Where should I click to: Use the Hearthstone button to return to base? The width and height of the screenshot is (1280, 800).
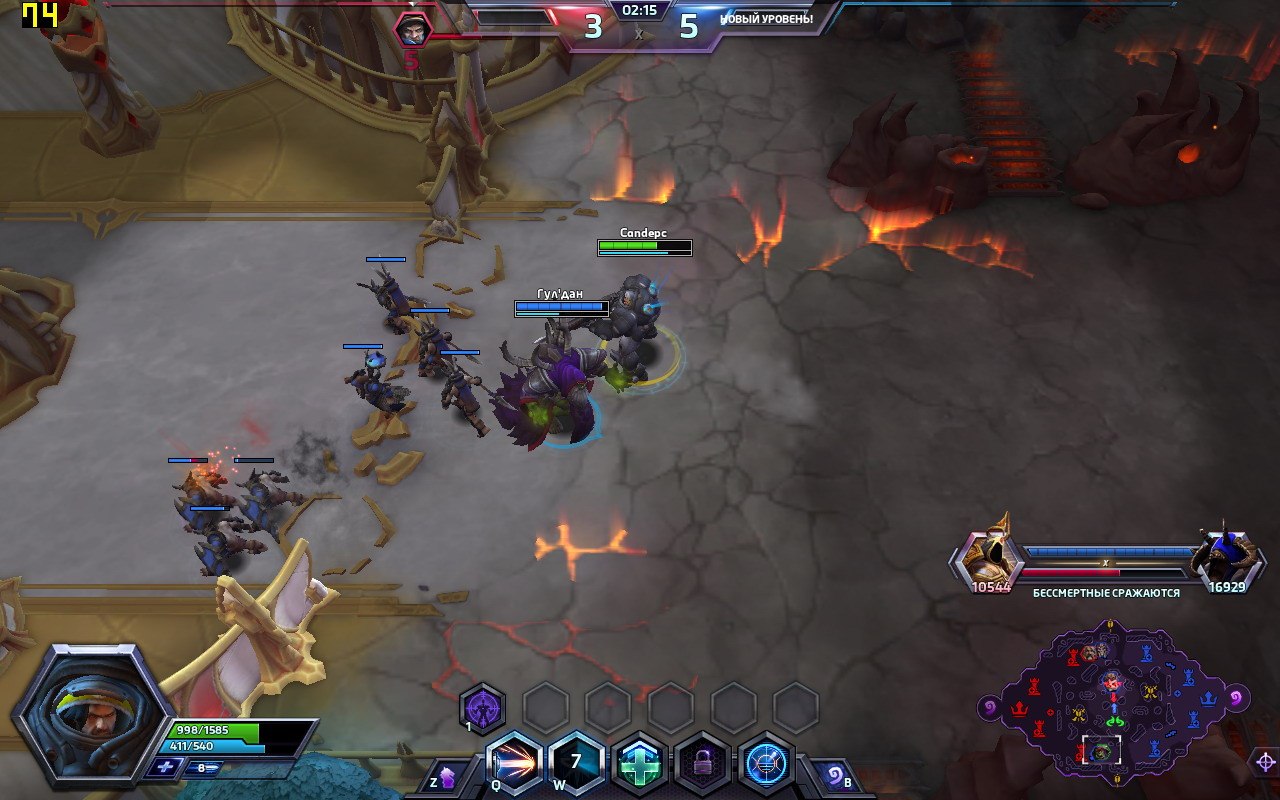[835, 777]
